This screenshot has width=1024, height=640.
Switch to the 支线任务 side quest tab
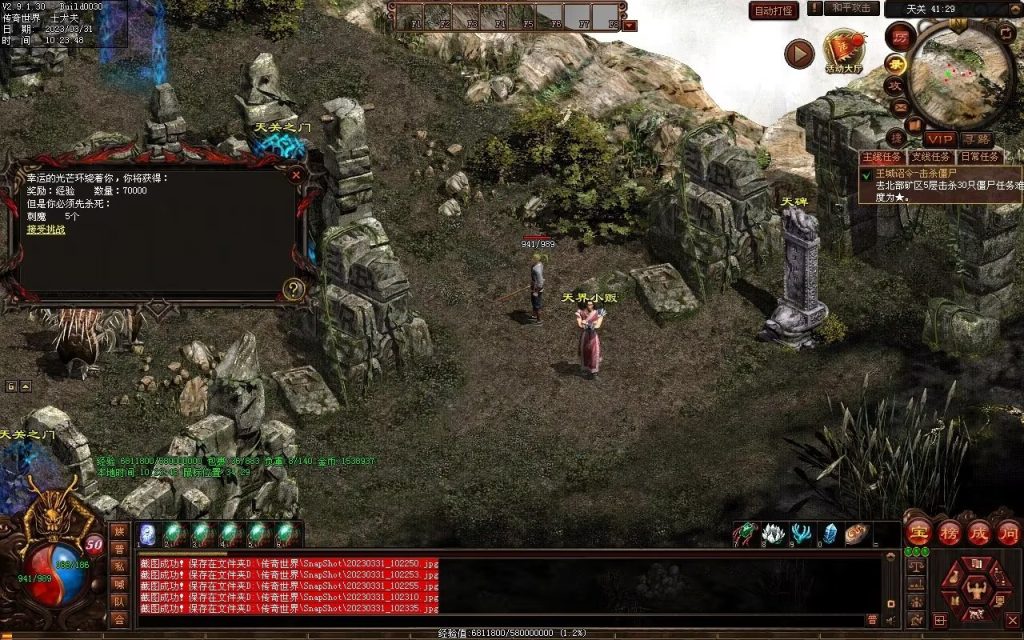[x=927, y=156]
